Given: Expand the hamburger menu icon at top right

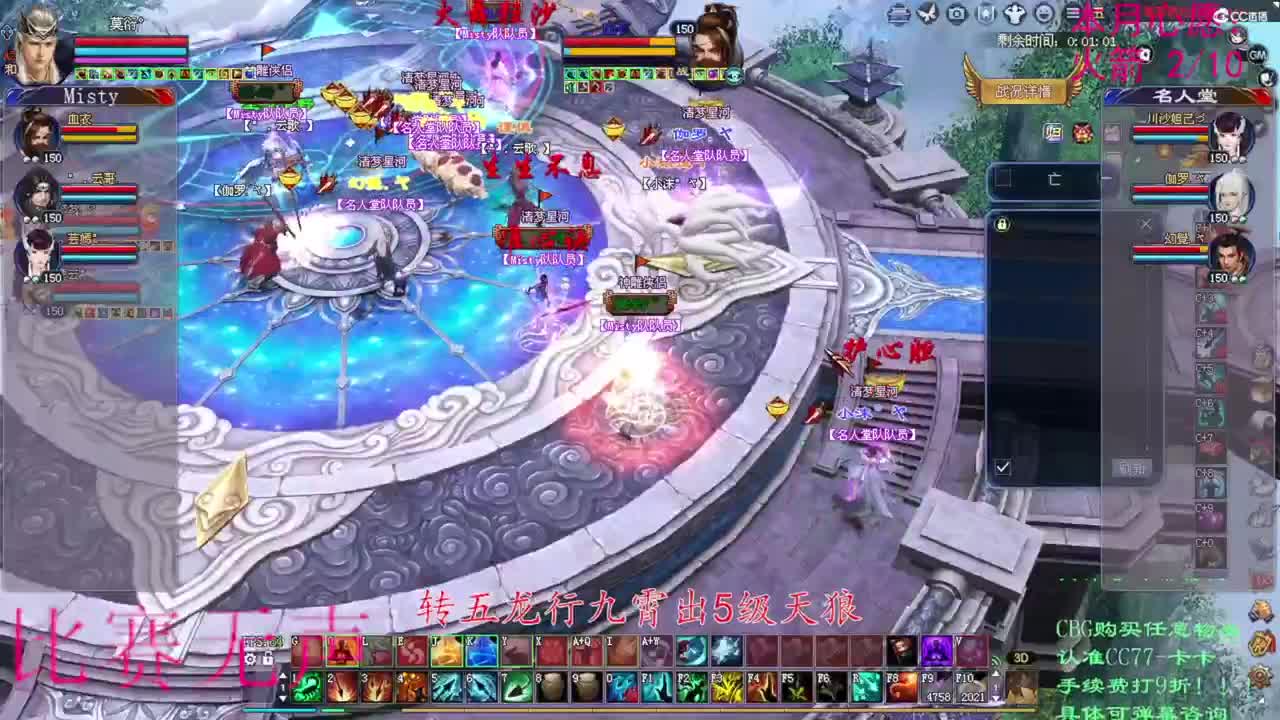Looking at the screenshot, I should tap(1071, 13).
